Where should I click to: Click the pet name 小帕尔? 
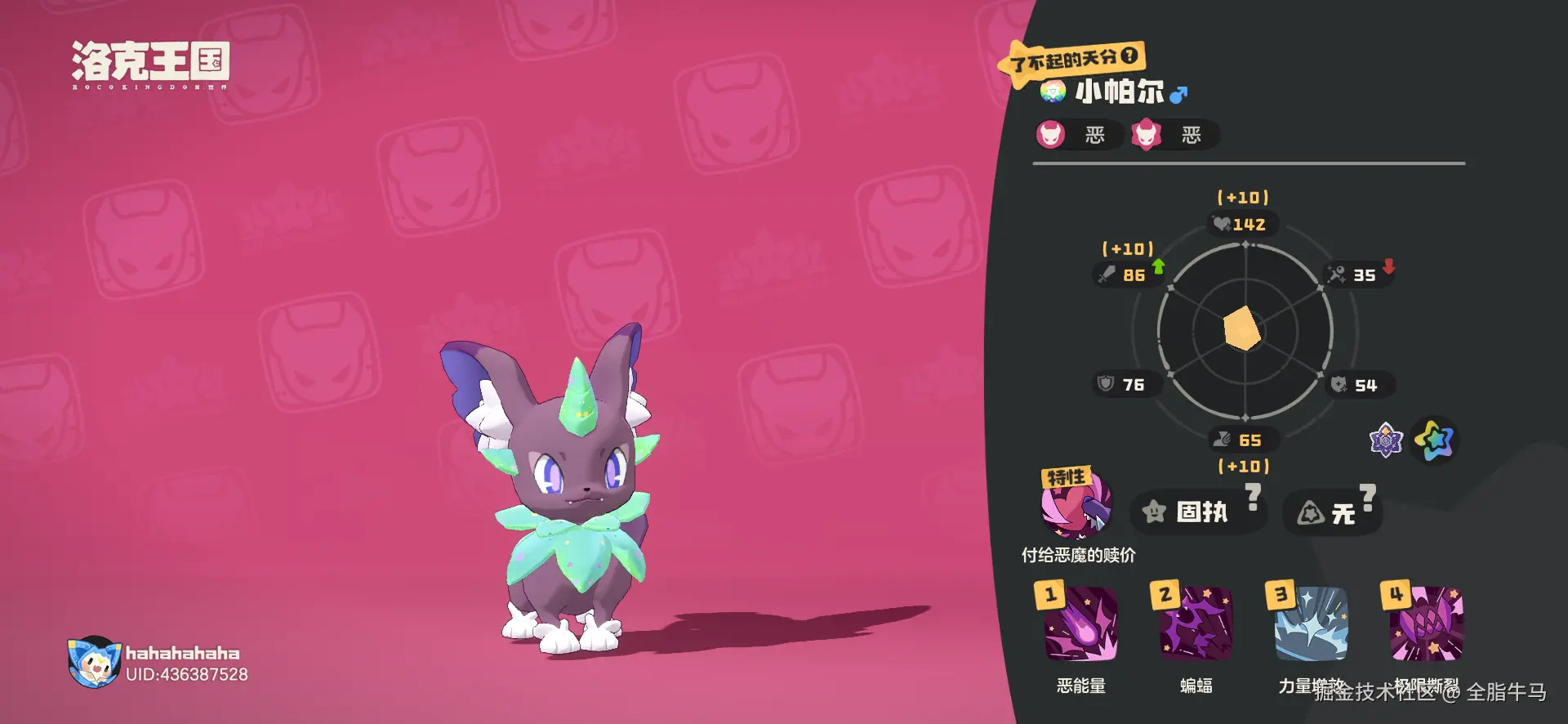(1119, 92)
